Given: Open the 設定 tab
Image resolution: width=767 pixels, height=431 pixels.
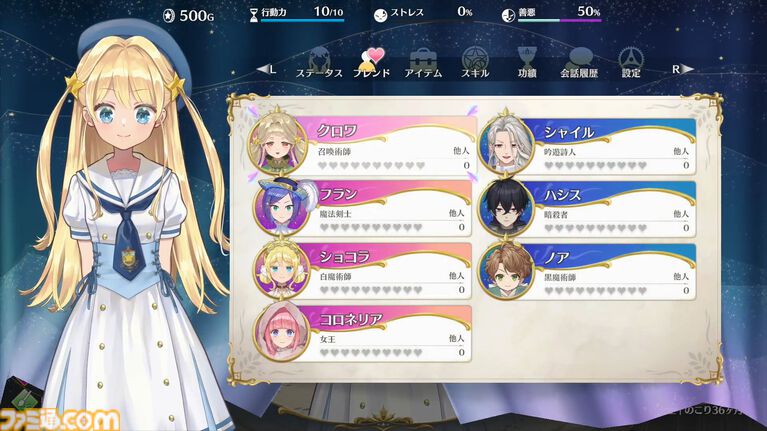Looking at the screenshot, I should [x=631, y=64].
